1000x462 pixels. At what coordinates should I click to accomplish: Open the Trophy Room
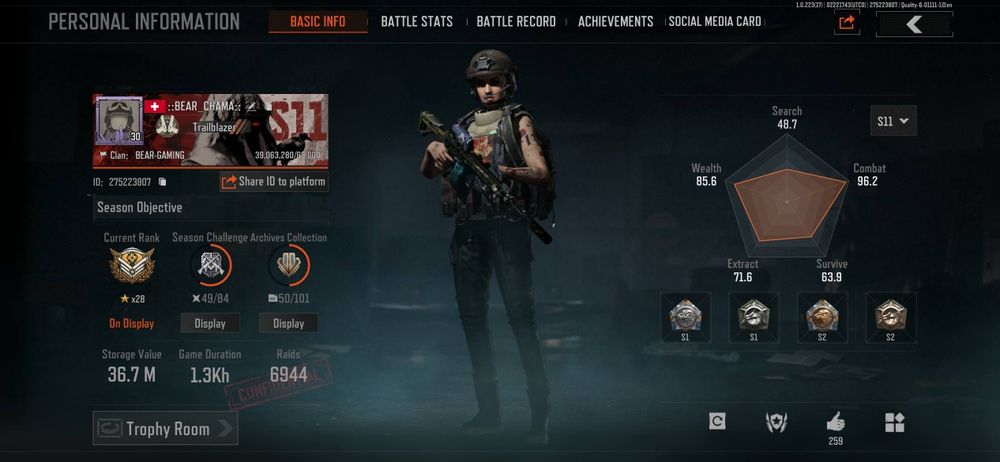(x=166, y=429)
